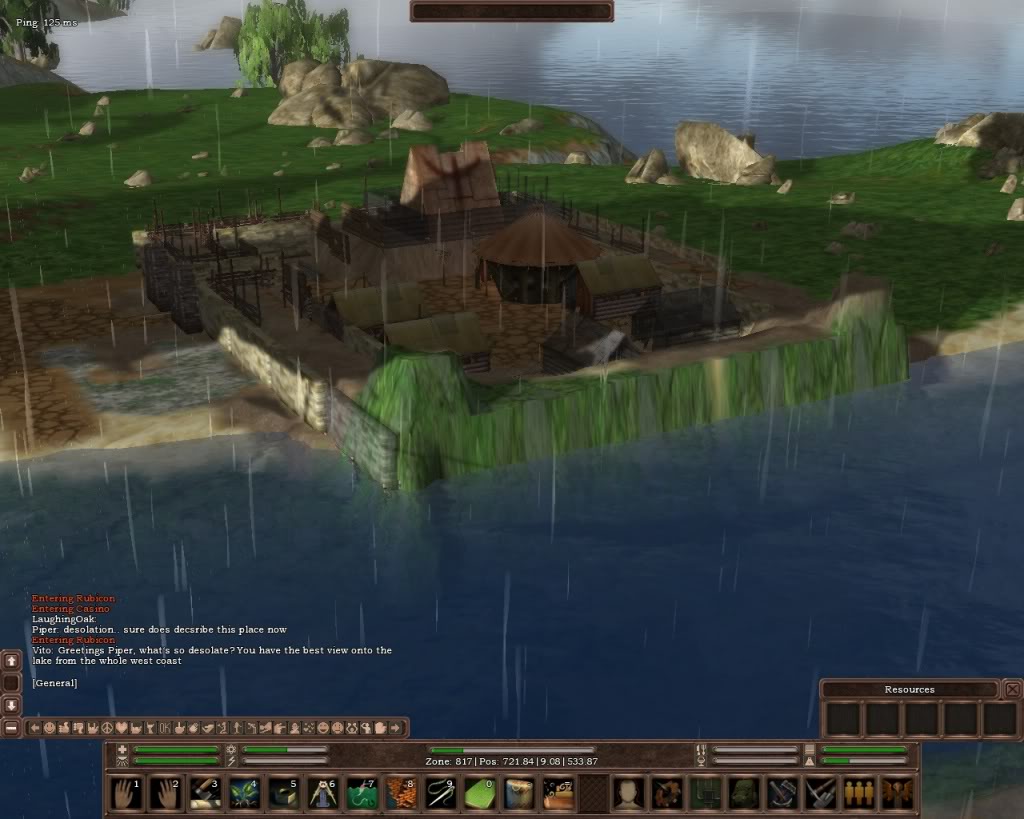The width and height of the screenshot is (1024, 819).
Task: Select the smiley face emote
Action: tap(49, 728)
